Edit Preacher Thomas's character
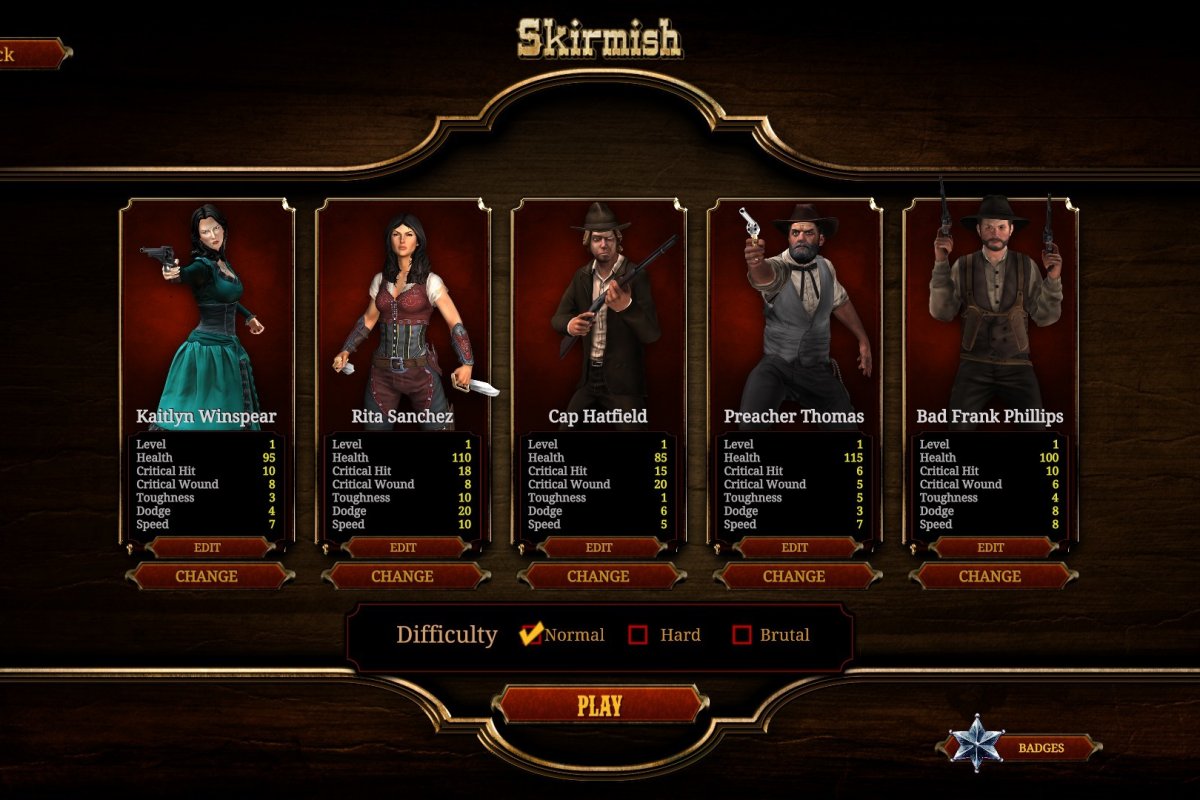This screenshot has height=800, width=1200. 795,547
